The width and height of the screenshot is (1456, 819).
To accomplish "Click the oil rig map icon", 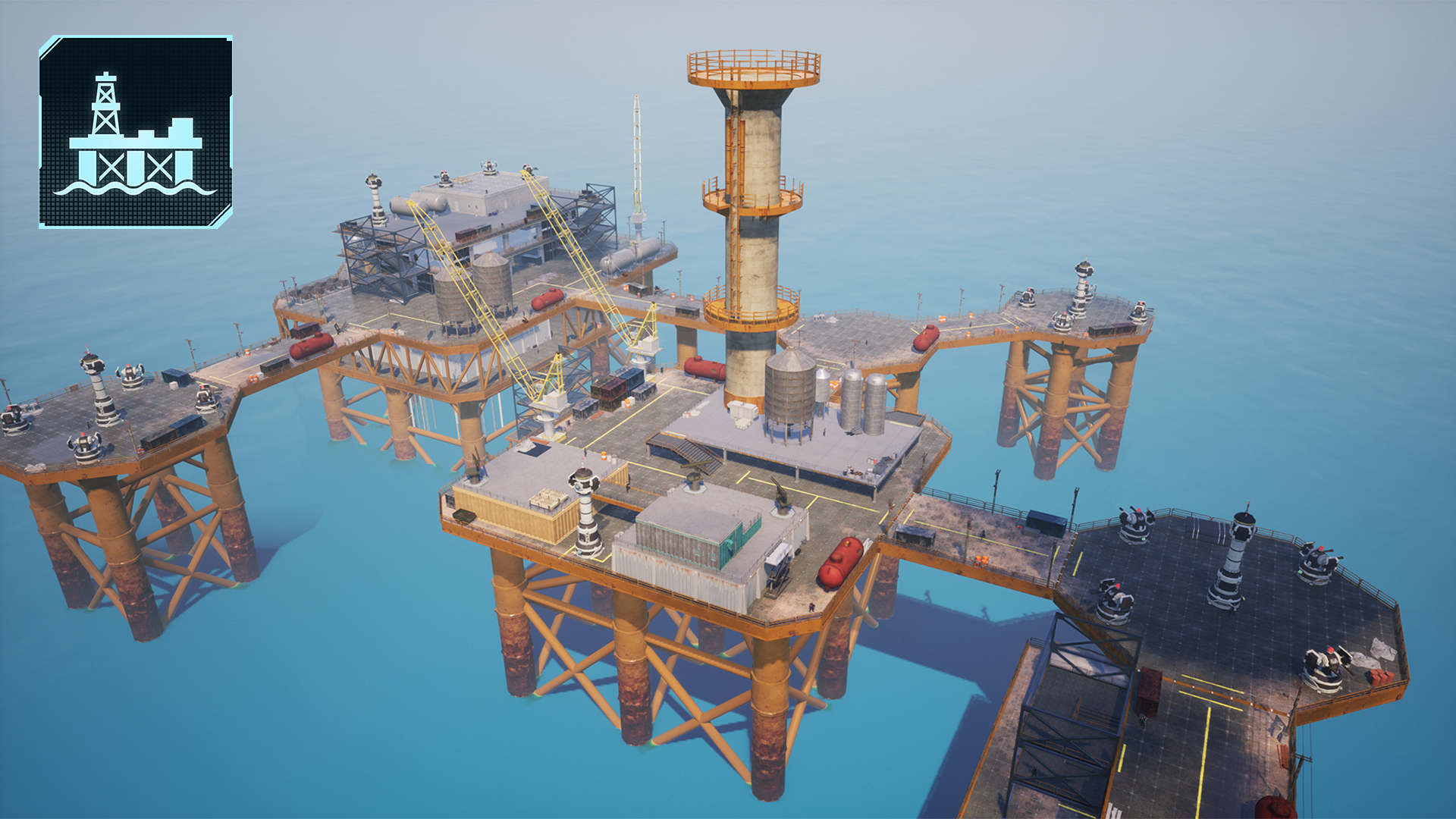I will coord(136,132).
